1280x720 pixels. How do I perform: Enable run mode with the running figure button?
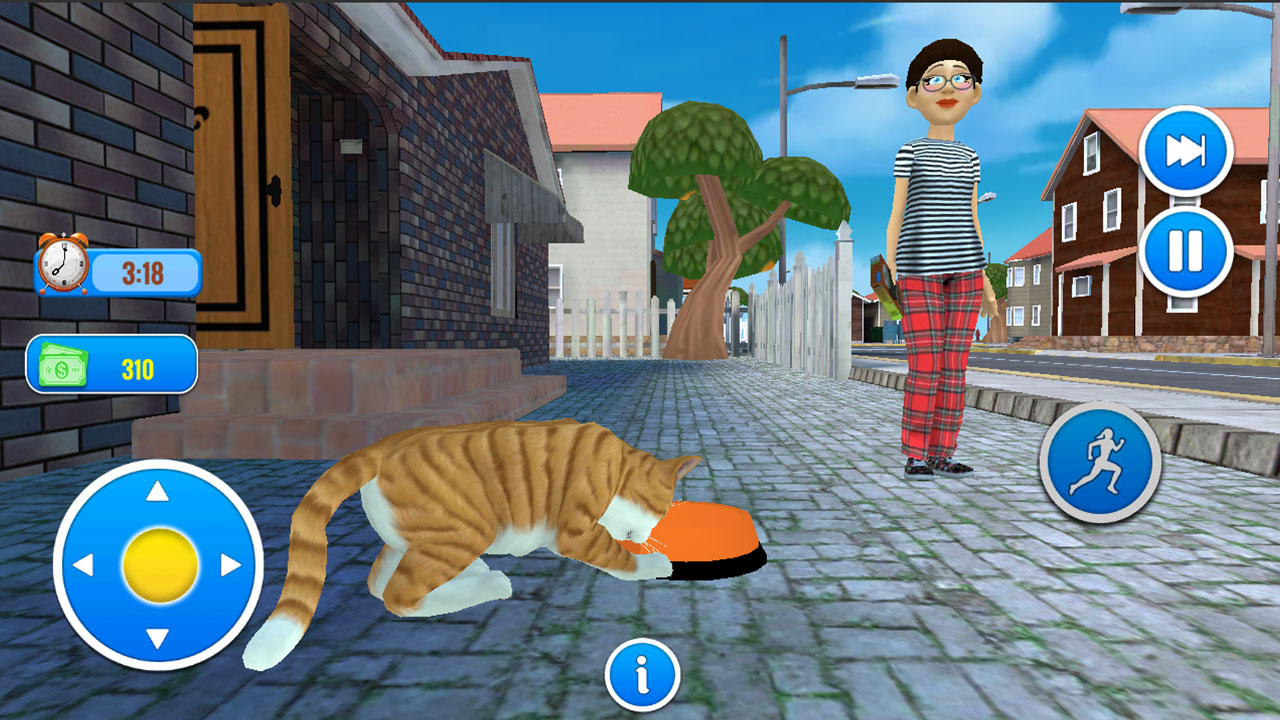(x=1104, y=463)
